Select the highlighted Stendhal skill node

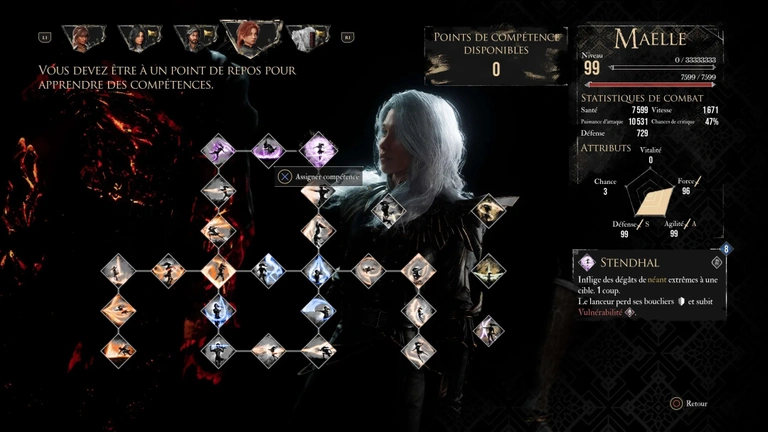pos(318,150)
